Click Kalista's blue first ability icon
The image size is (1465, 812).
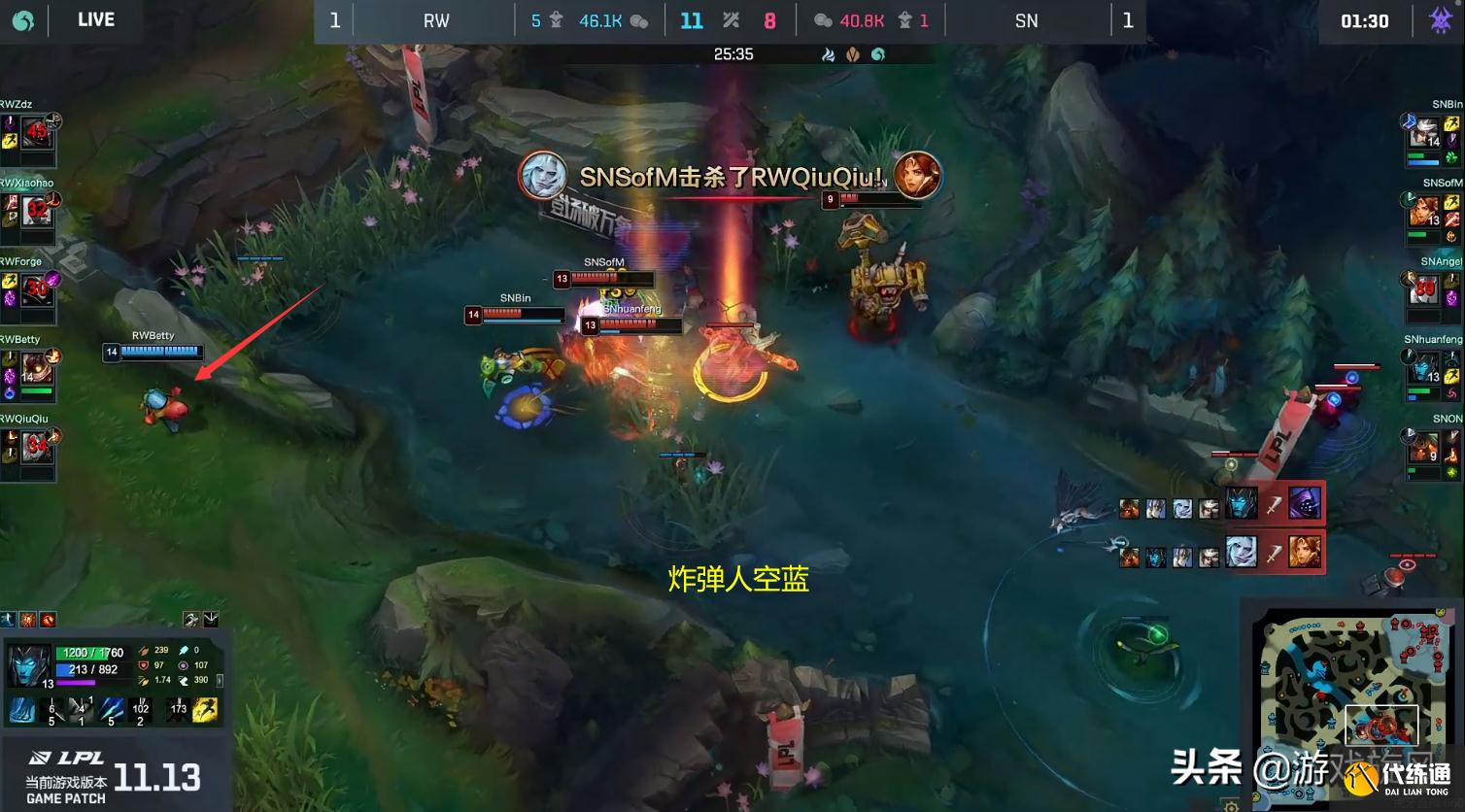[21, 710]
